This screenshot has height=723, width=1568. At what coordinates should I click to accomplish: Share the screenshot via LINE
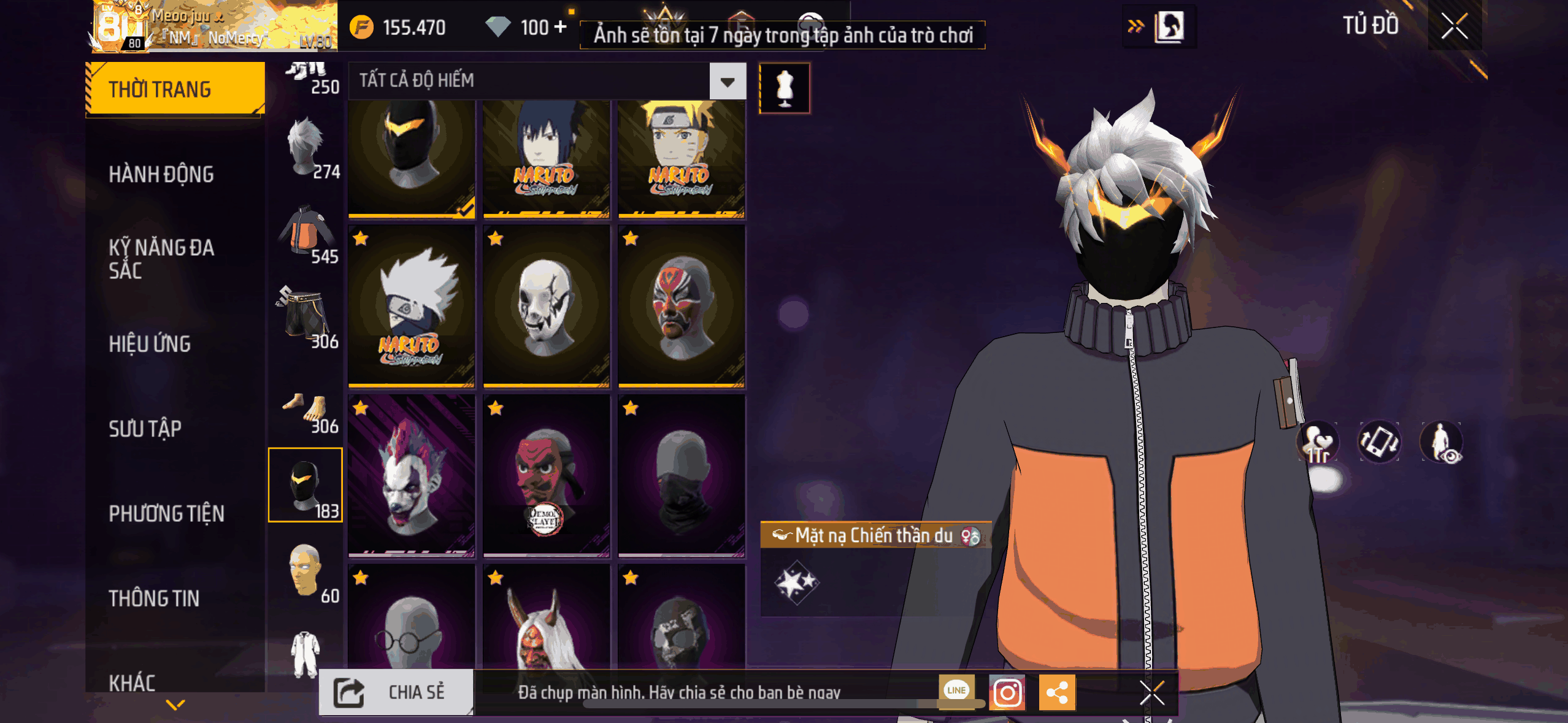click(x=956, y=690)
